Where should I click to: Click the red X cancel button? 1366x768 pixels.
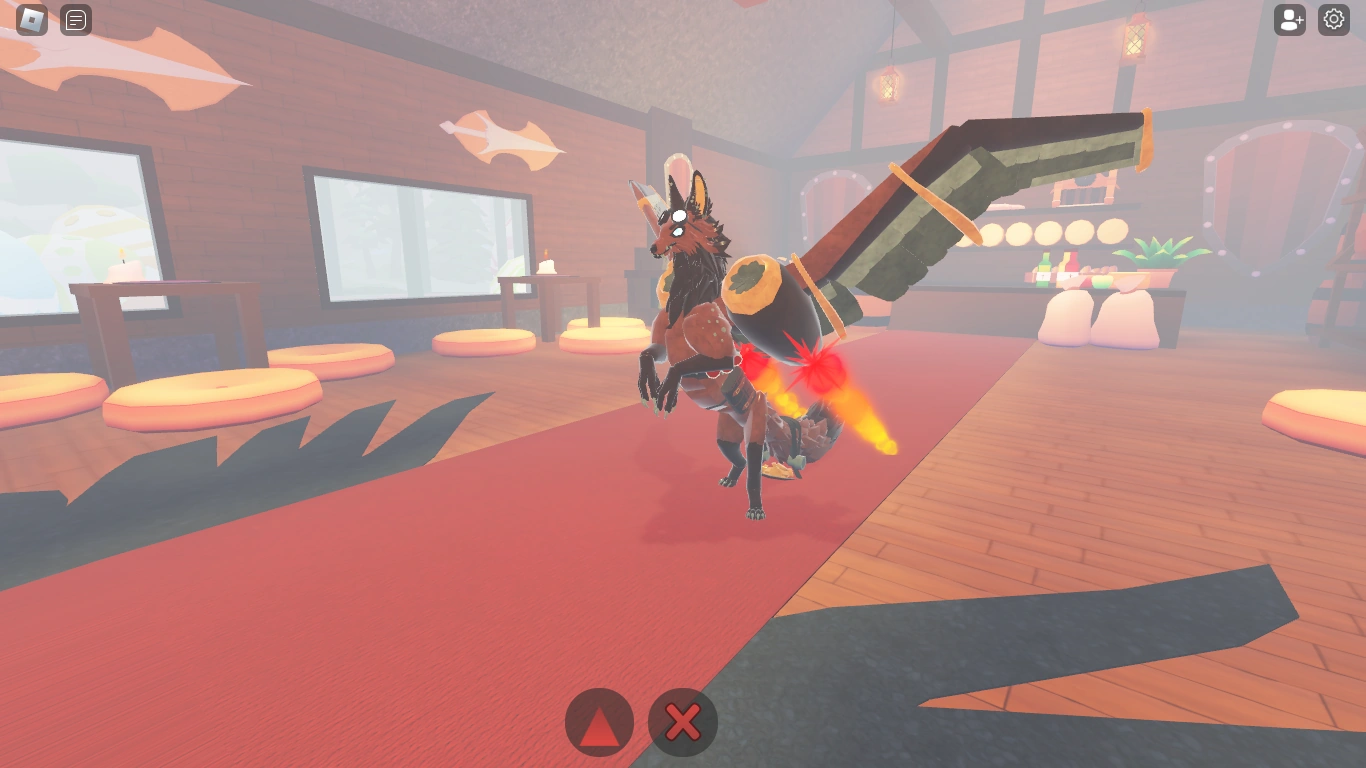682,722
